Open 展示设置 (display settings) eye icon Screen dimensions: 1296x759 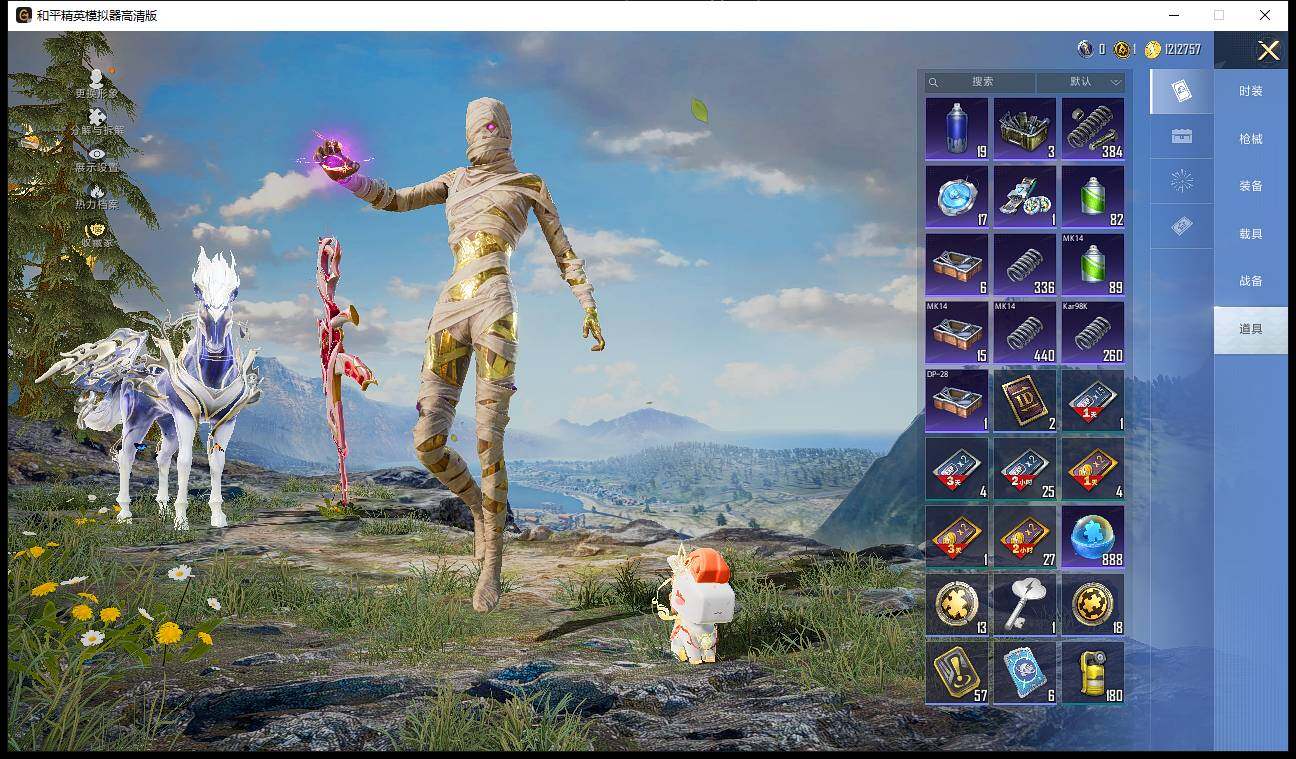point(96,158)
